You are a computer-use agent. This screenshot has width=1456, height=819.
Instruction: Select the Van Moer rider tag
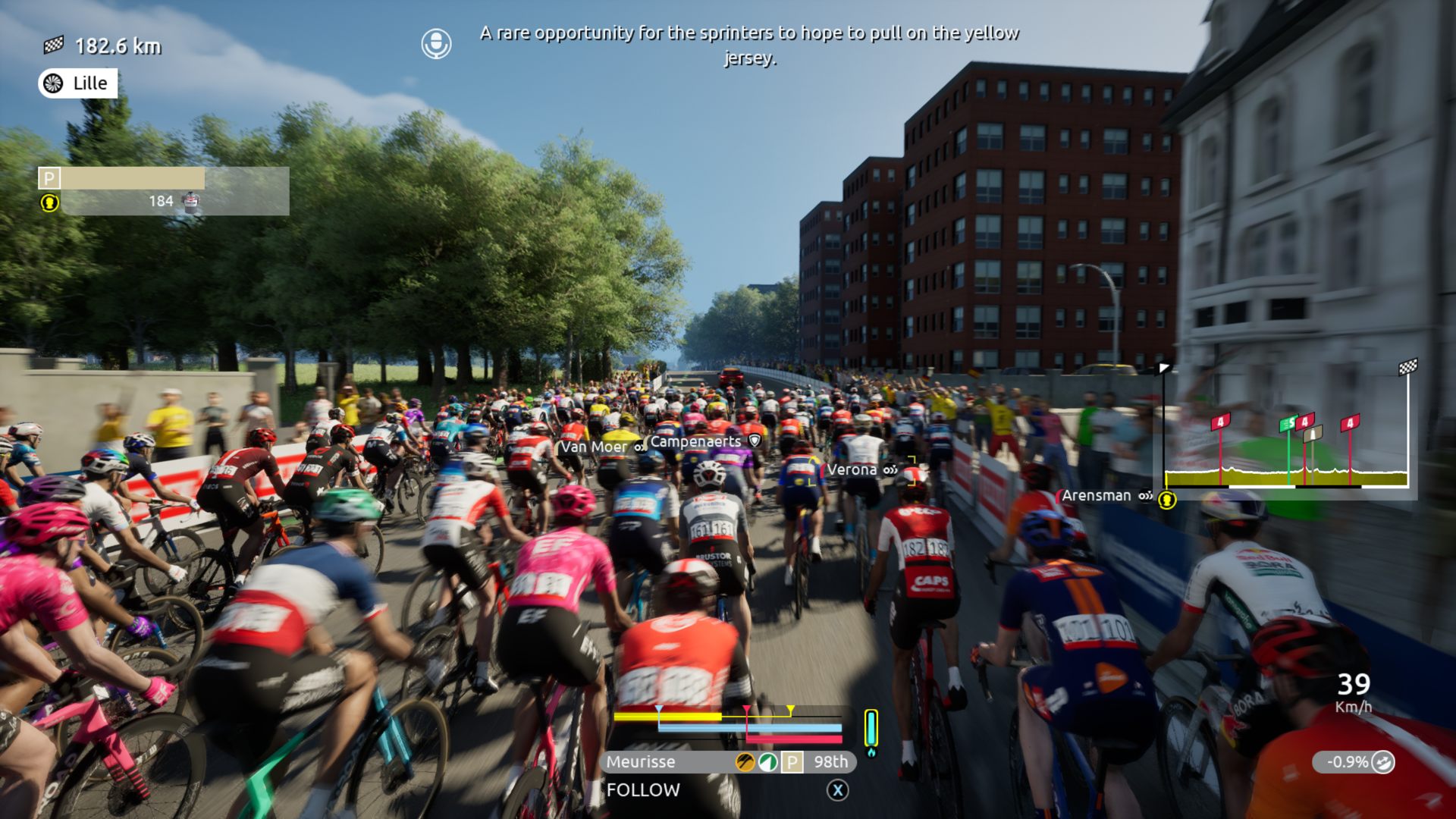tap(594, 447)
